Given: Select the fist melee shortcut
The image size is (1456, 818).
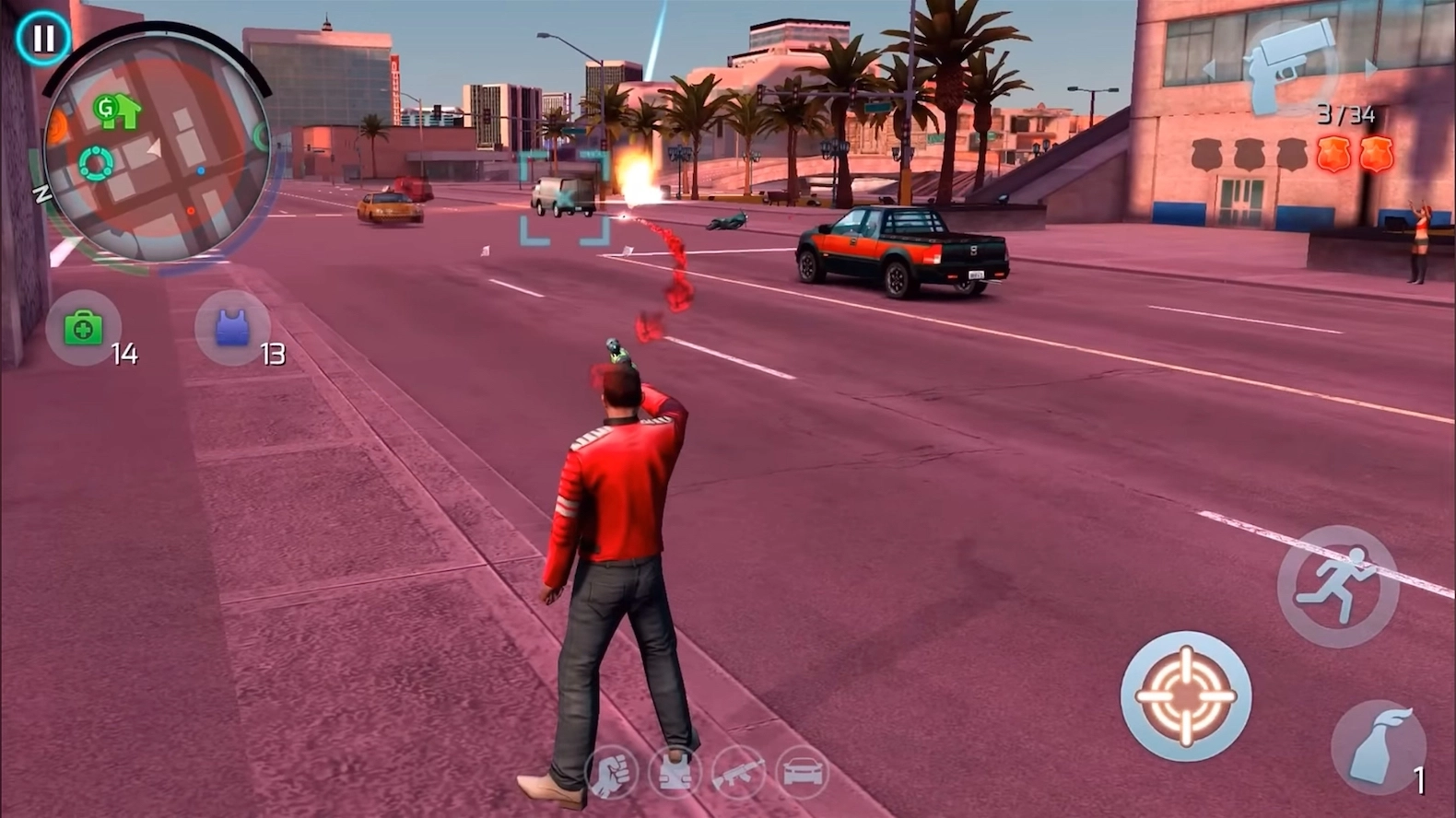Looking at the screenshot, I should (x=611, y=772).
